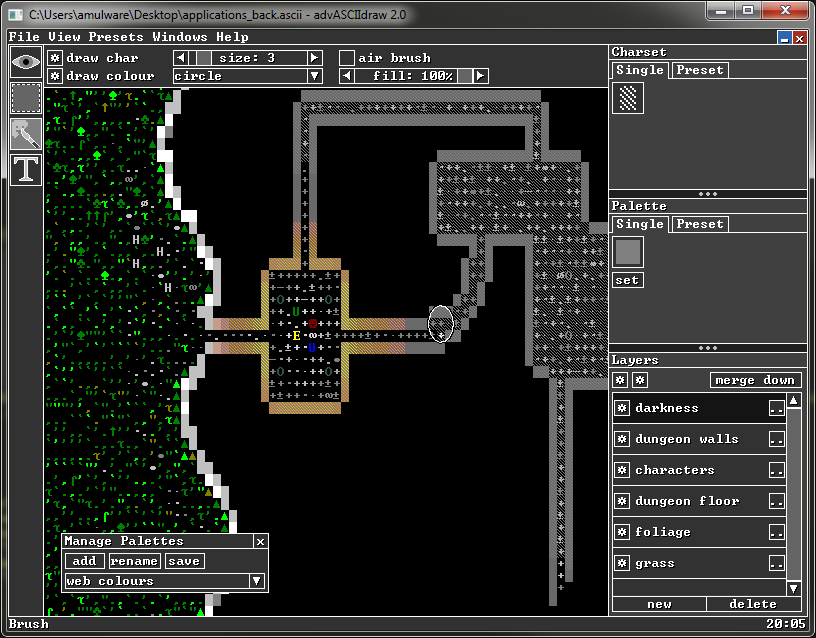Toggle the draw char option
The width and height of the screenshot is (816, 638).
(55, 58)
